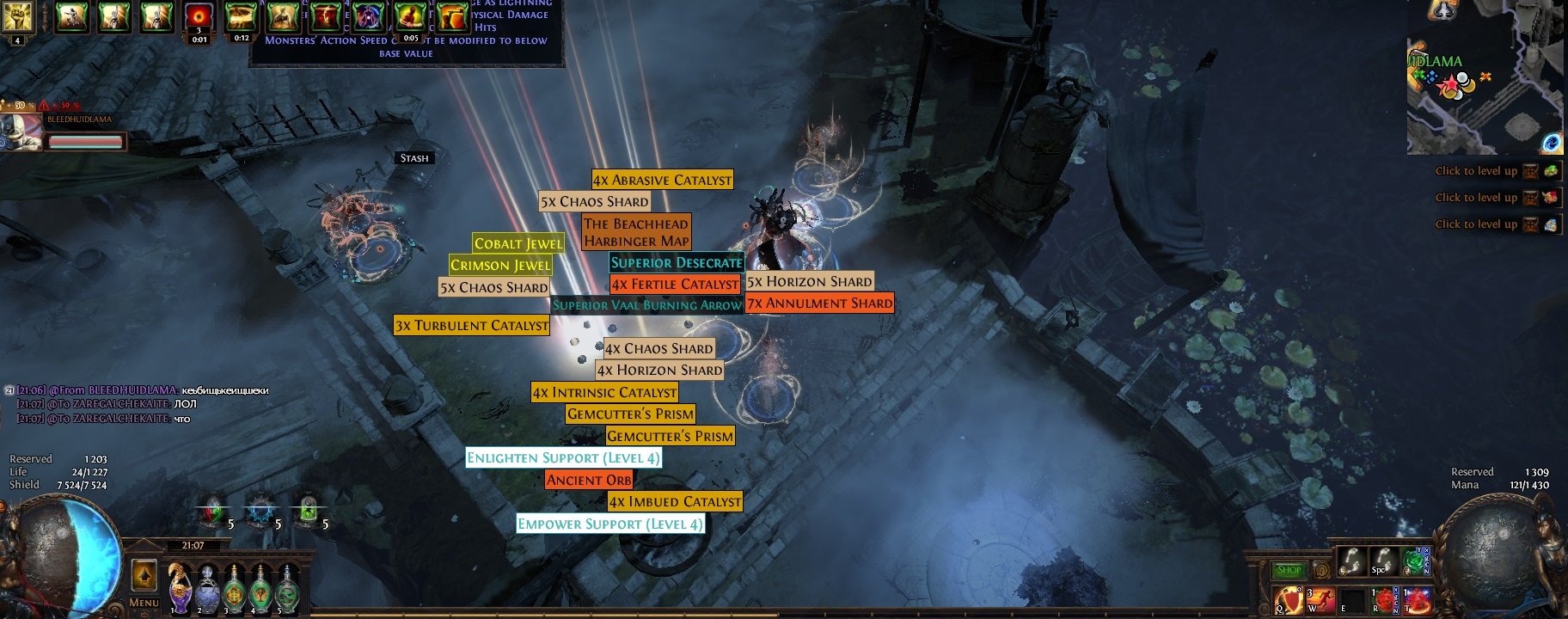
Task: Loot the 4x Abrasive Catalyst label
Action: pos(662,180)
